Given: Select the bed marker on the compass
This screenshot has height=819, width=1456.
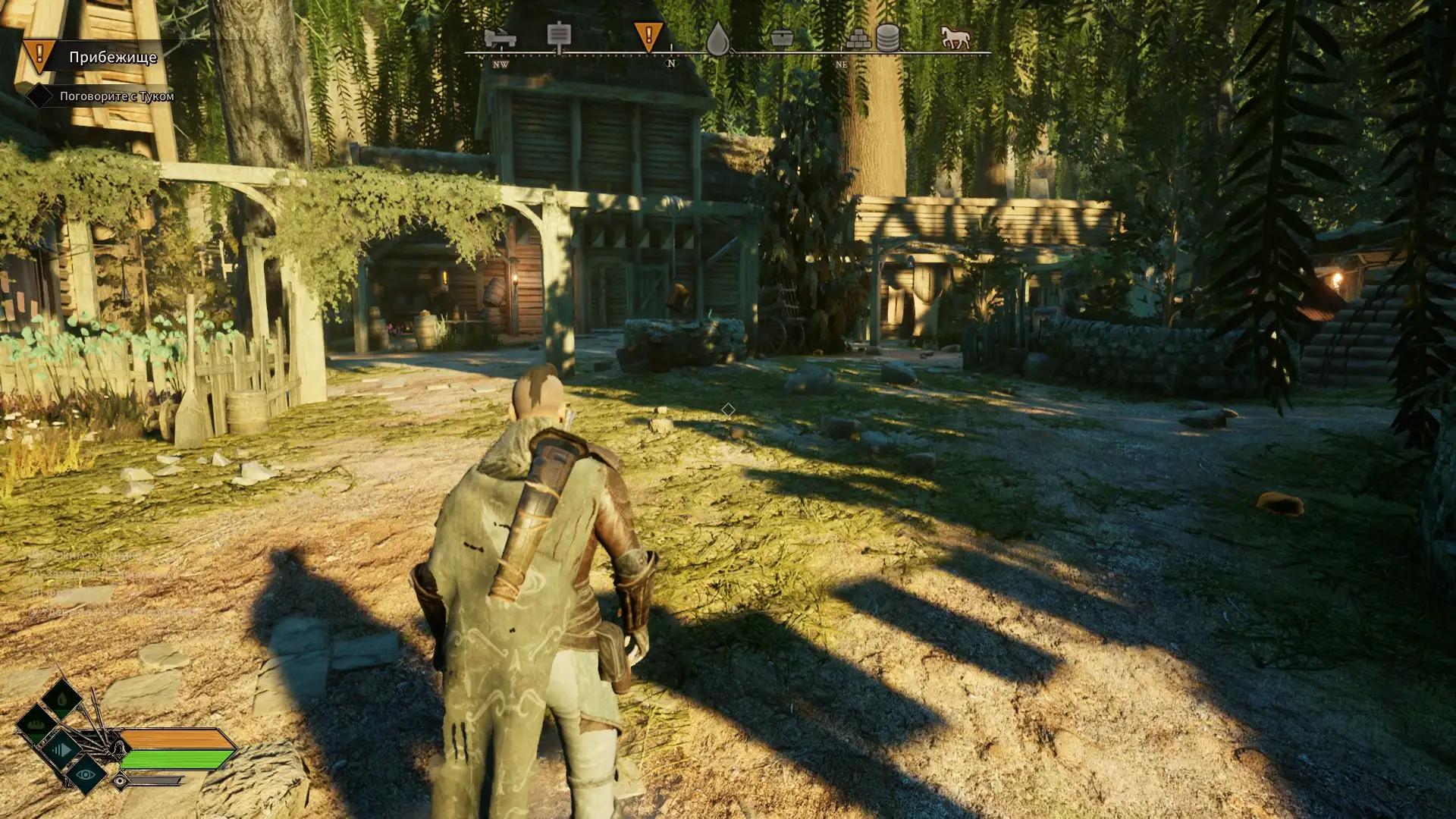Looking at the screenshot, I should (499, 37).
